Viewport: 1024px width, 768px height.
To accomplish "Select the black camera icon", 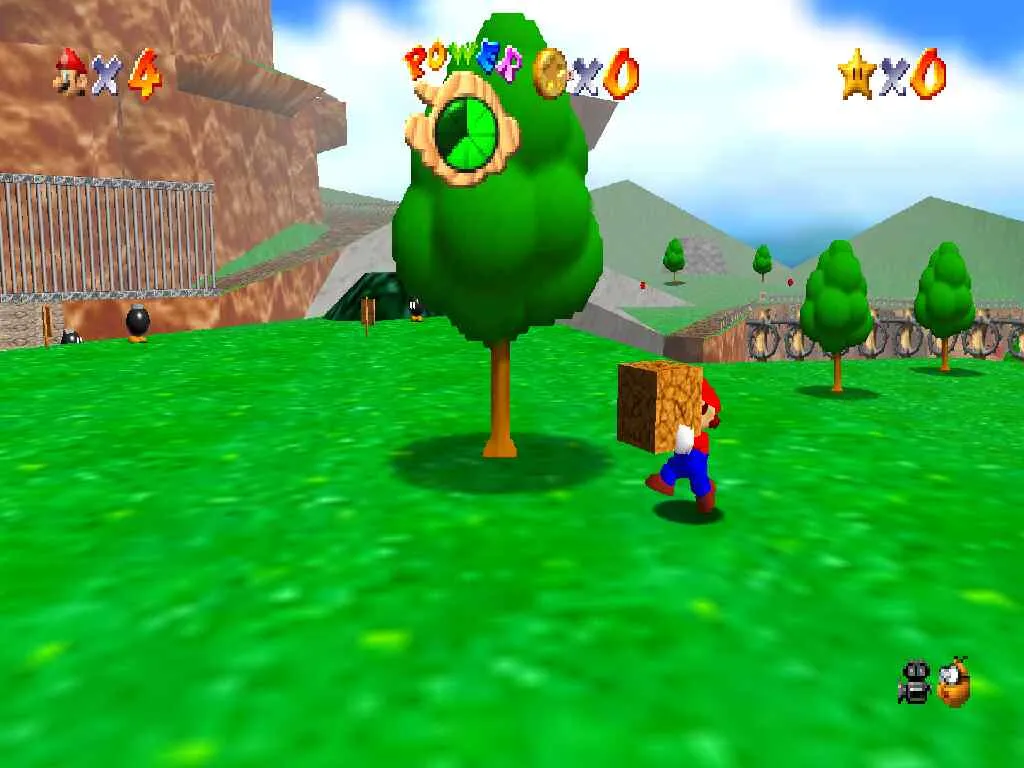I will click(x=914, y=682).
